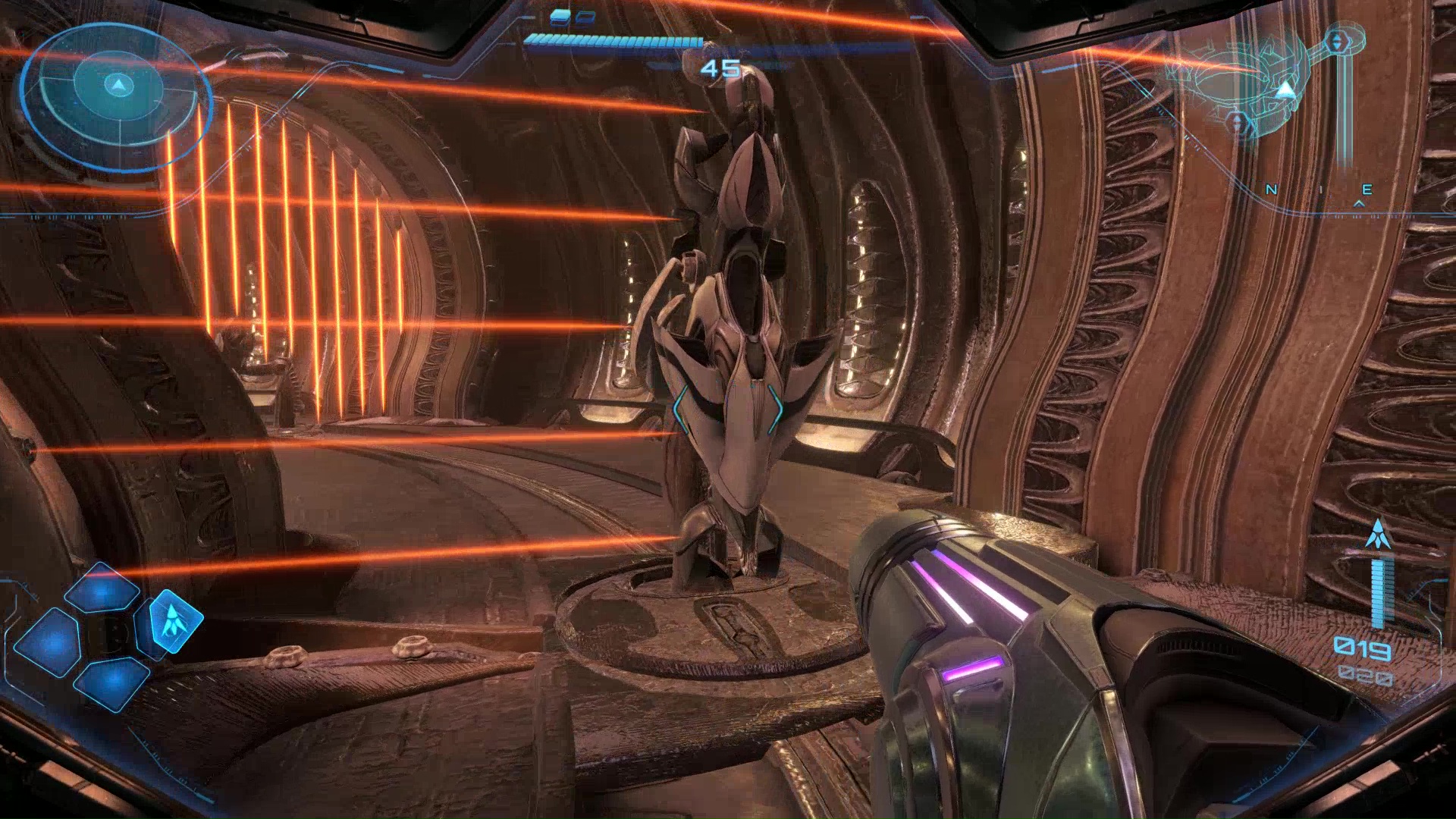Click the vertical missile gauge on the right edge
This screenshot has height=819, width=1456.
[1382, 592]
